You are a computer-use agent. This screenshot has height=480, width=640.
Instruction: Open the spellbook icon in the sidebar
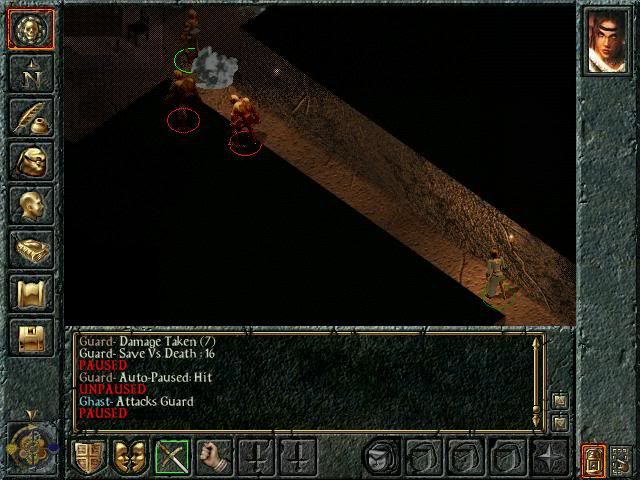30,249
